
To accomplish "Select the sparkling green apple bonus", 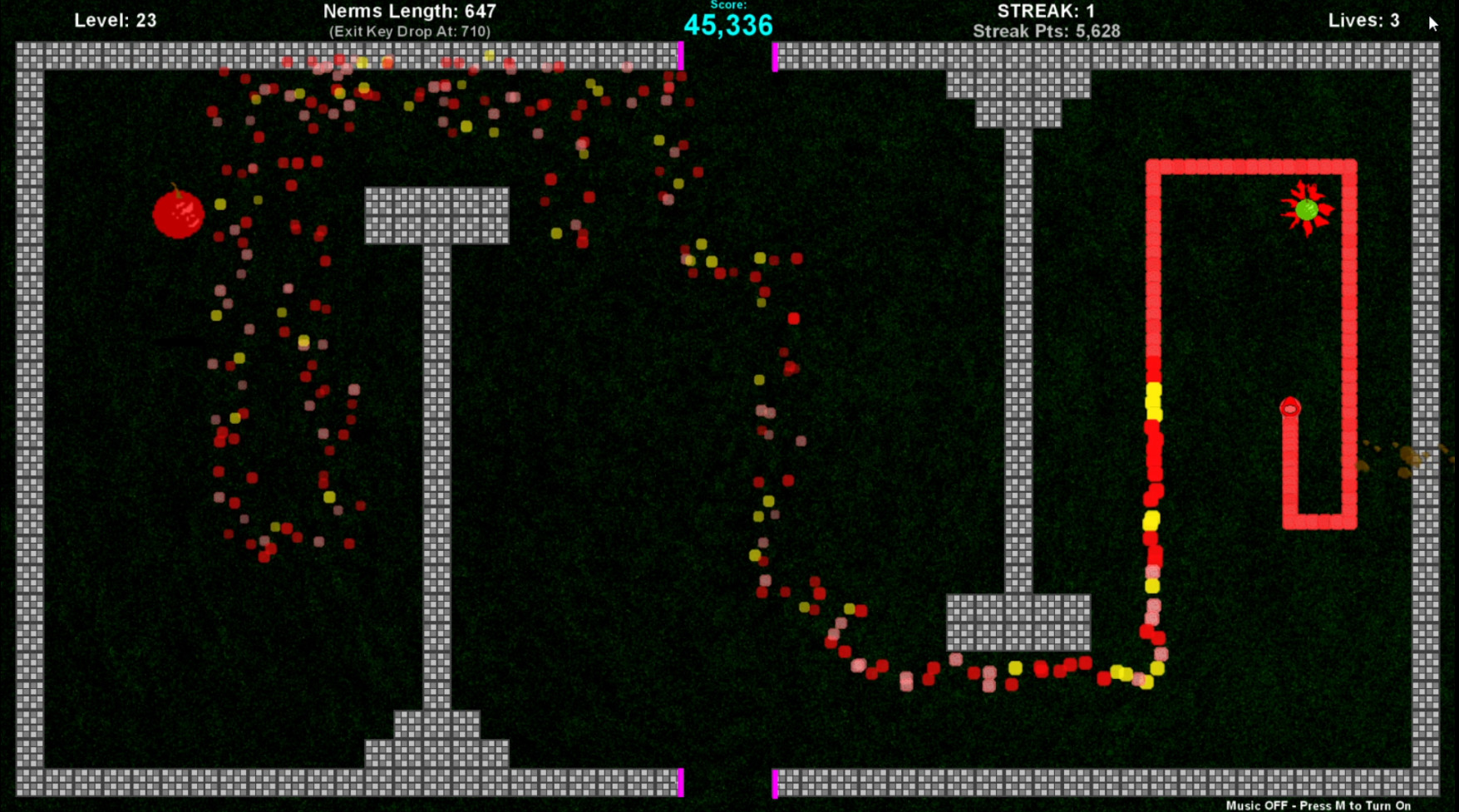I will [x=1308, y=210].
